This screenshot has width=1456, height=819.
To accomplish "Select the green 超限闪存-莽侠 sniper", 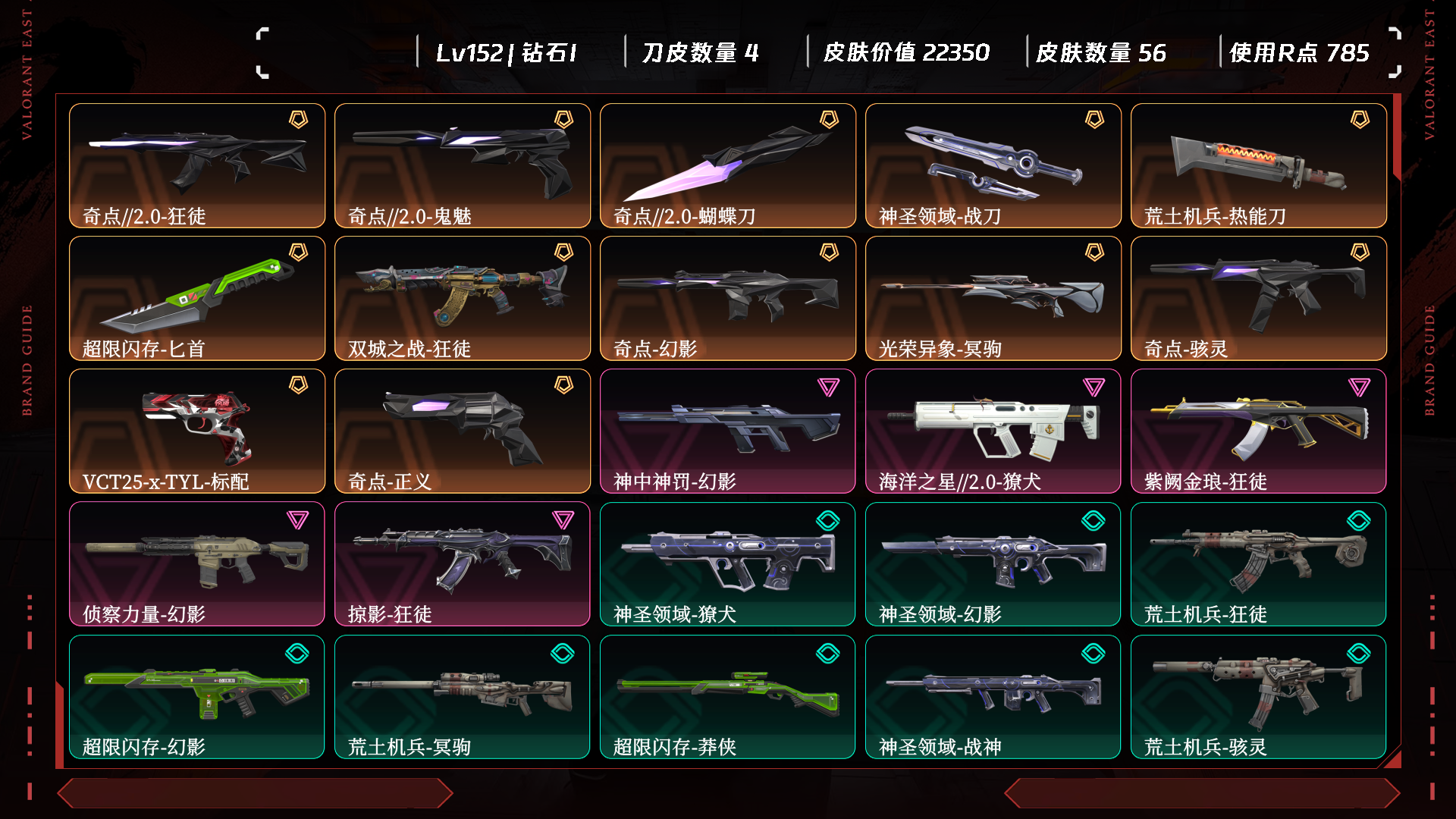I will [x=728, y=696].
